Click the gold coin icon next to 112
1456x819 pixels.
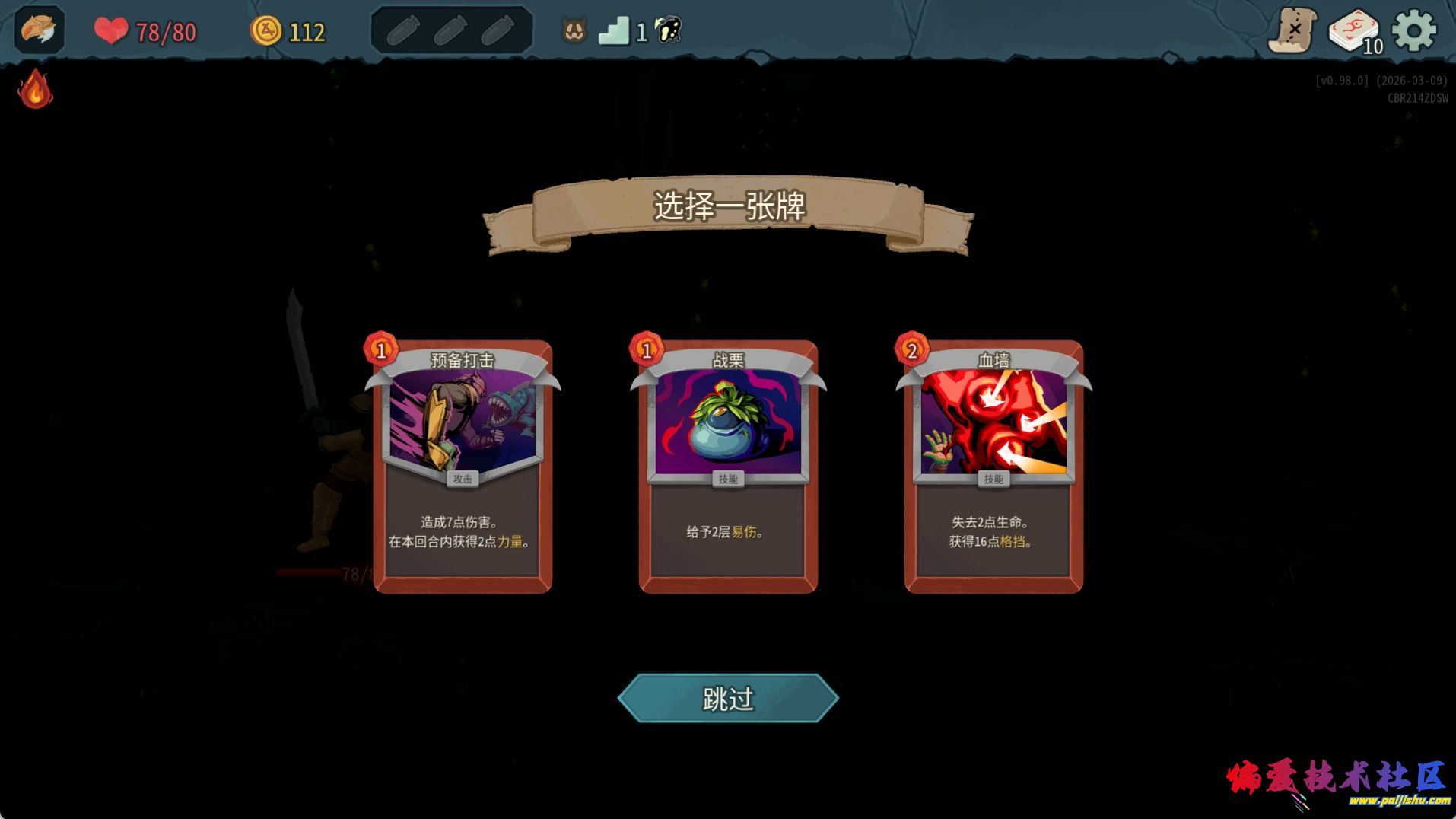266,31
